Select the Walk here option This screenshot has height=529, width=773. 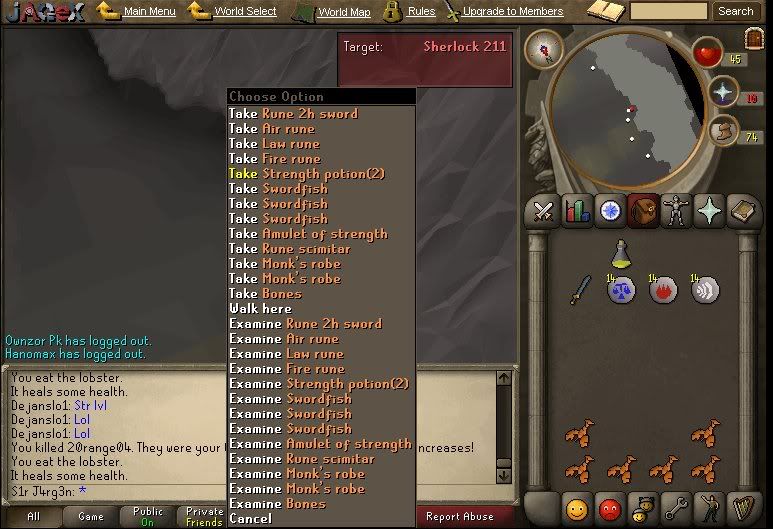coord(262,309)
